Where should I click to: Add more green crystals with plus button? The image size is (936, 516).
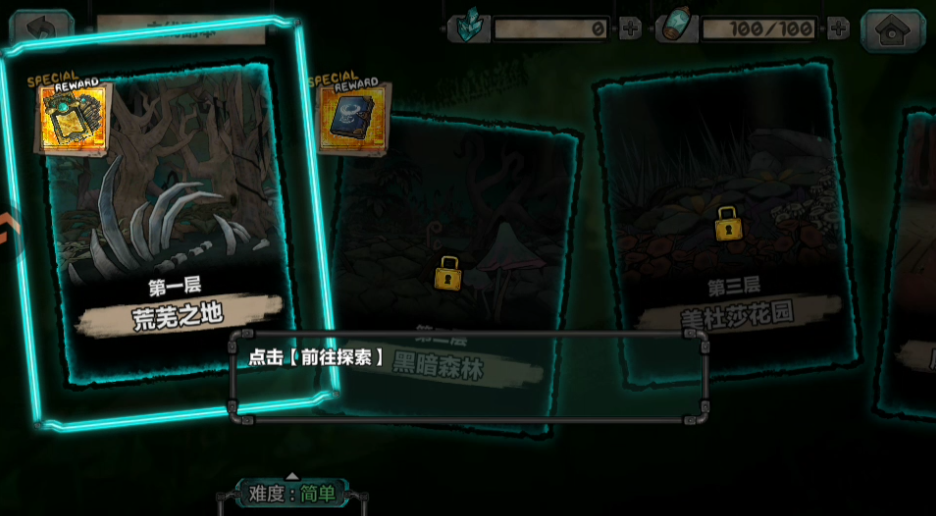click(630, 29)
